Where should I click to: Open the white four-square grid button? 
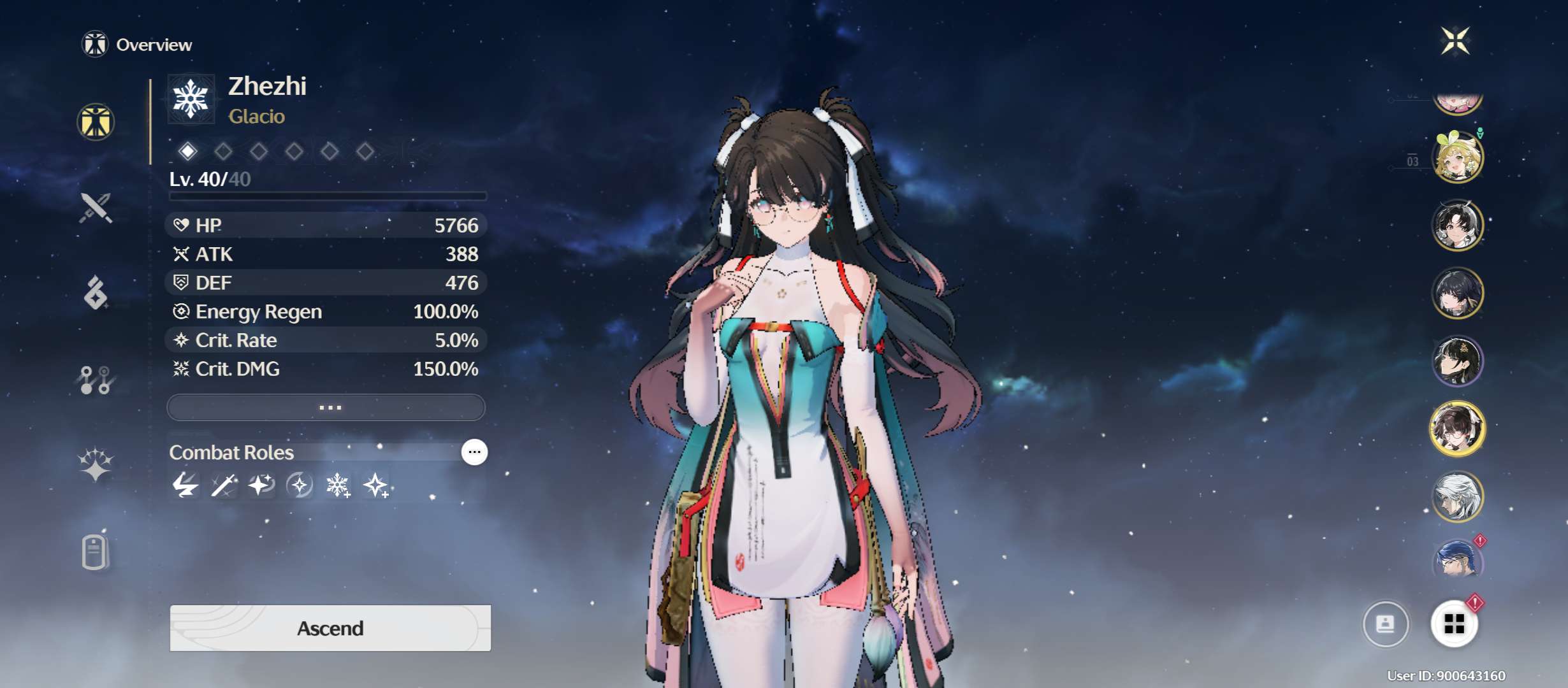(1454, 624)
